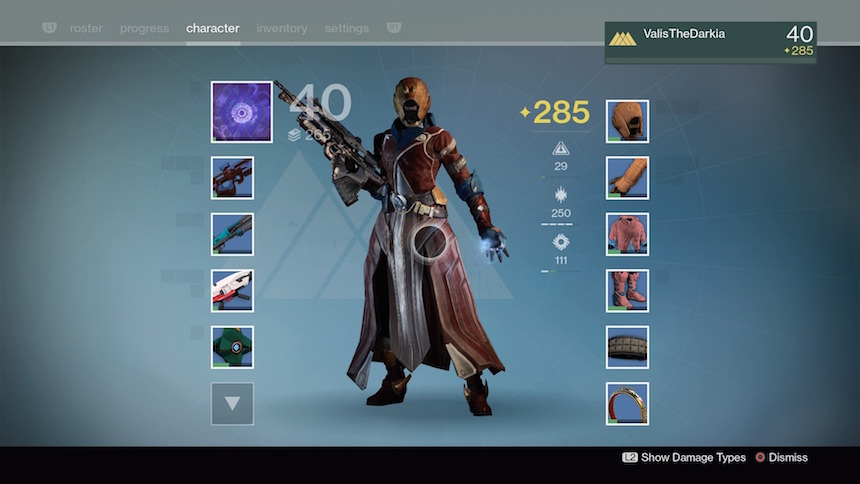
Task: Select the golden ring artifact slot
Action: pyautogui.click(x=627, y=404)
